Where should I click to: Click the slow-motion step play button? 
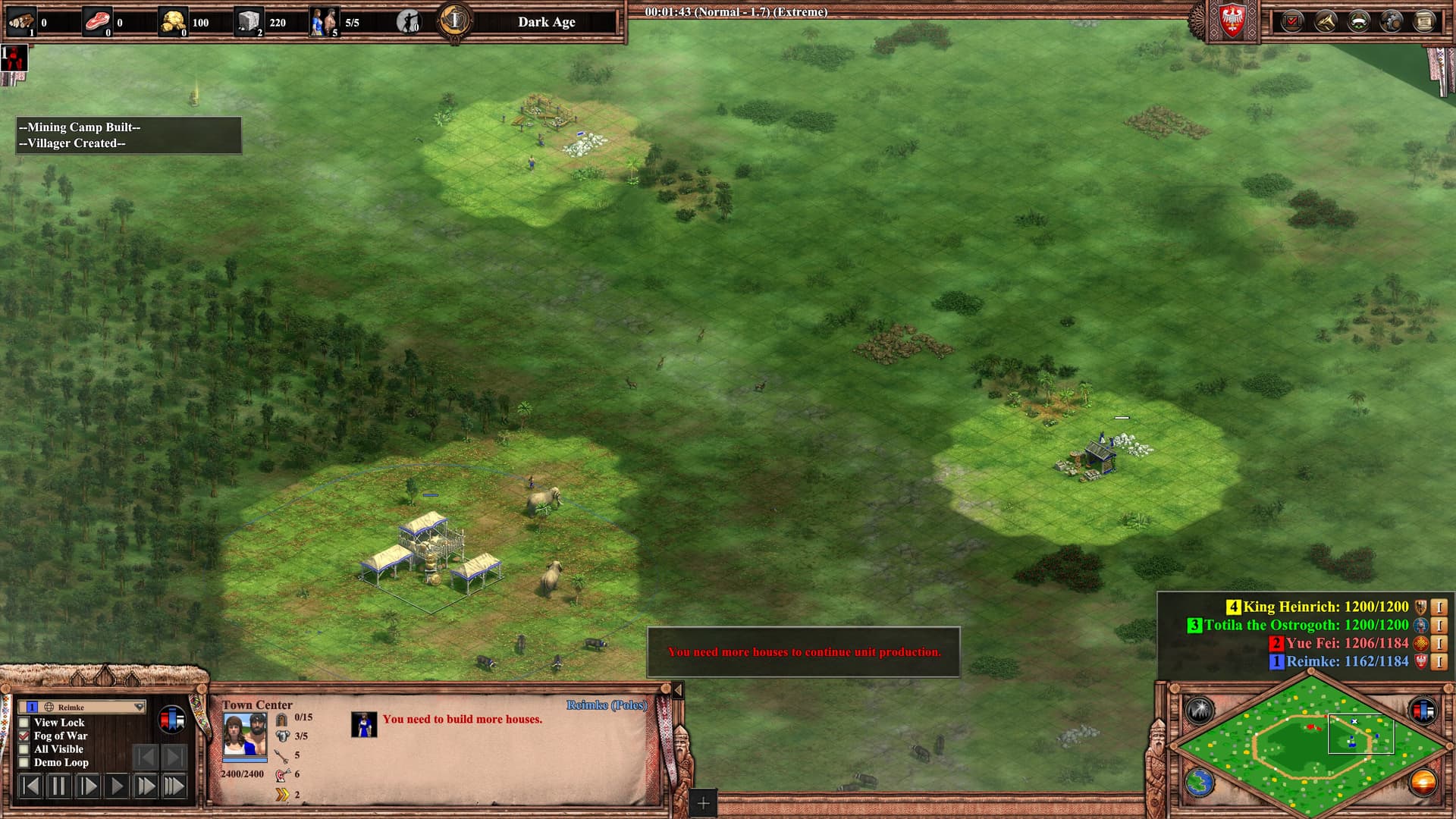click(88, 786)
